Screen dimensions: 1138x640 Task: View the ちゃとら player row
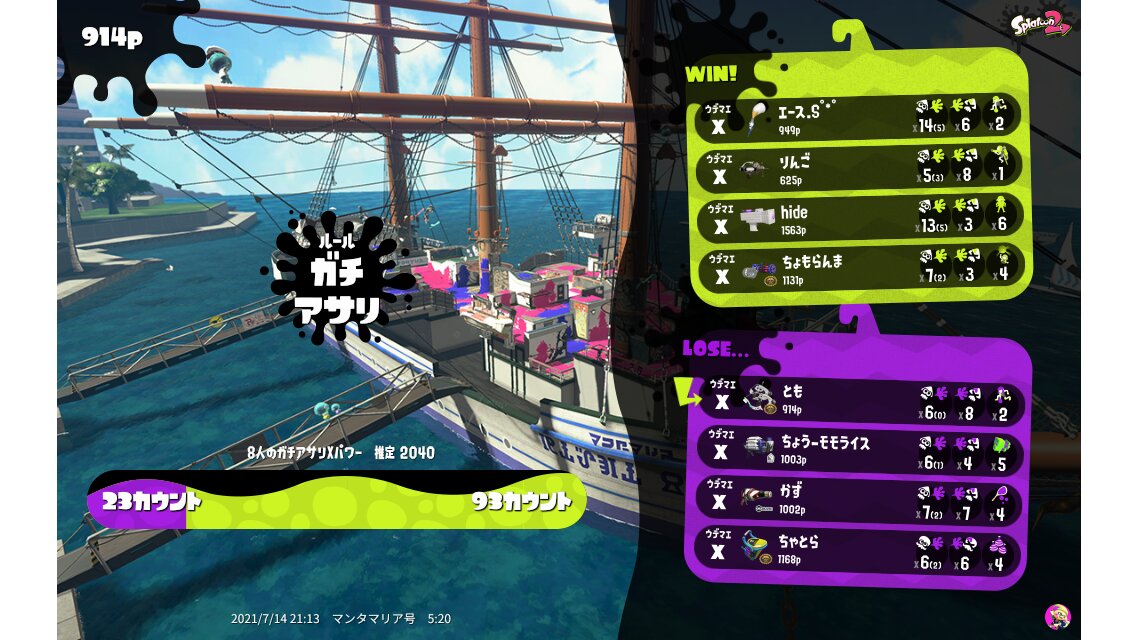pos(858,551)
